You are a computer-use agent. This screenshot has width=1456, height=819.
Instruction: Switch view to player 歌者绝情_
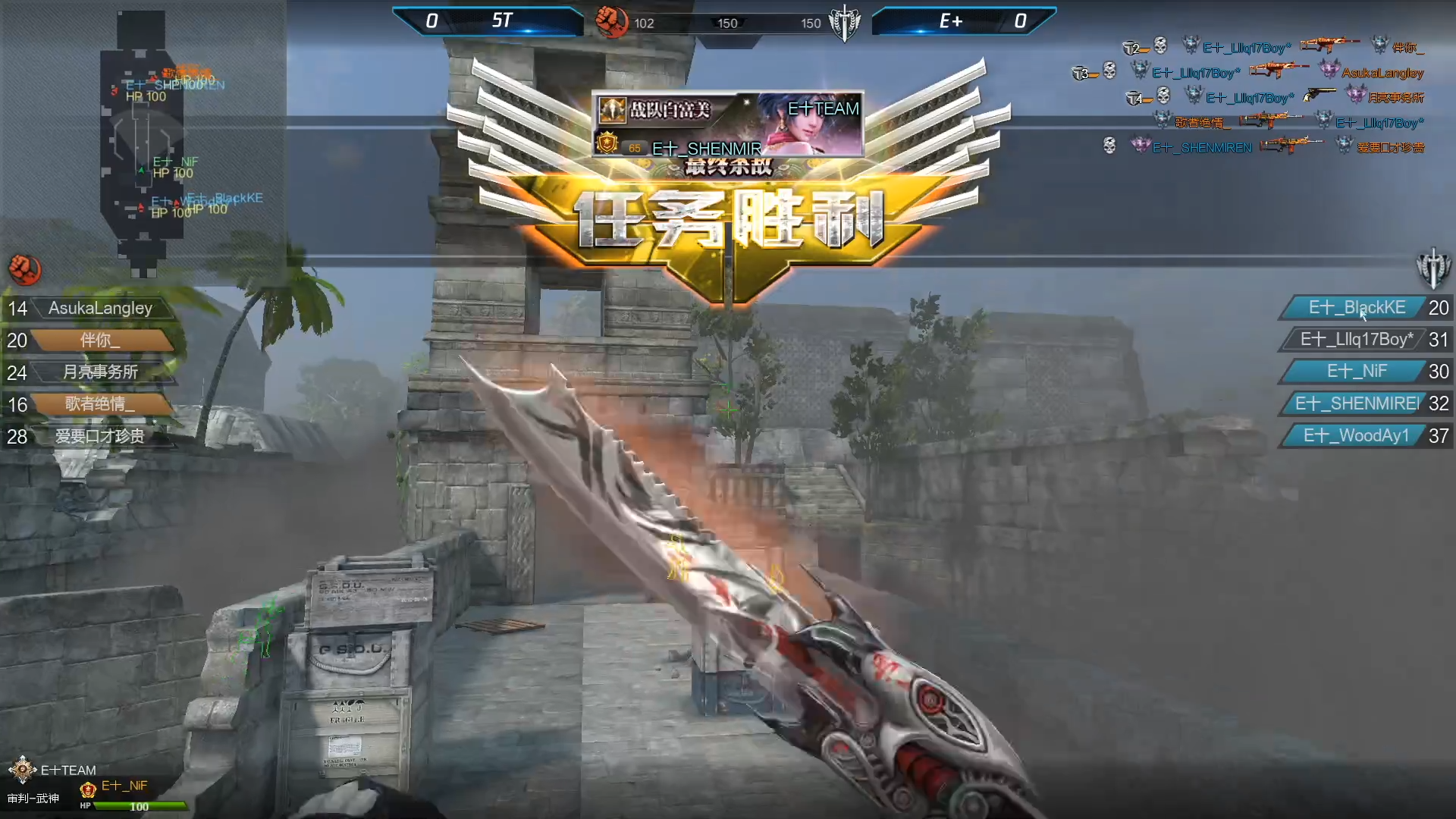[100, 404]
